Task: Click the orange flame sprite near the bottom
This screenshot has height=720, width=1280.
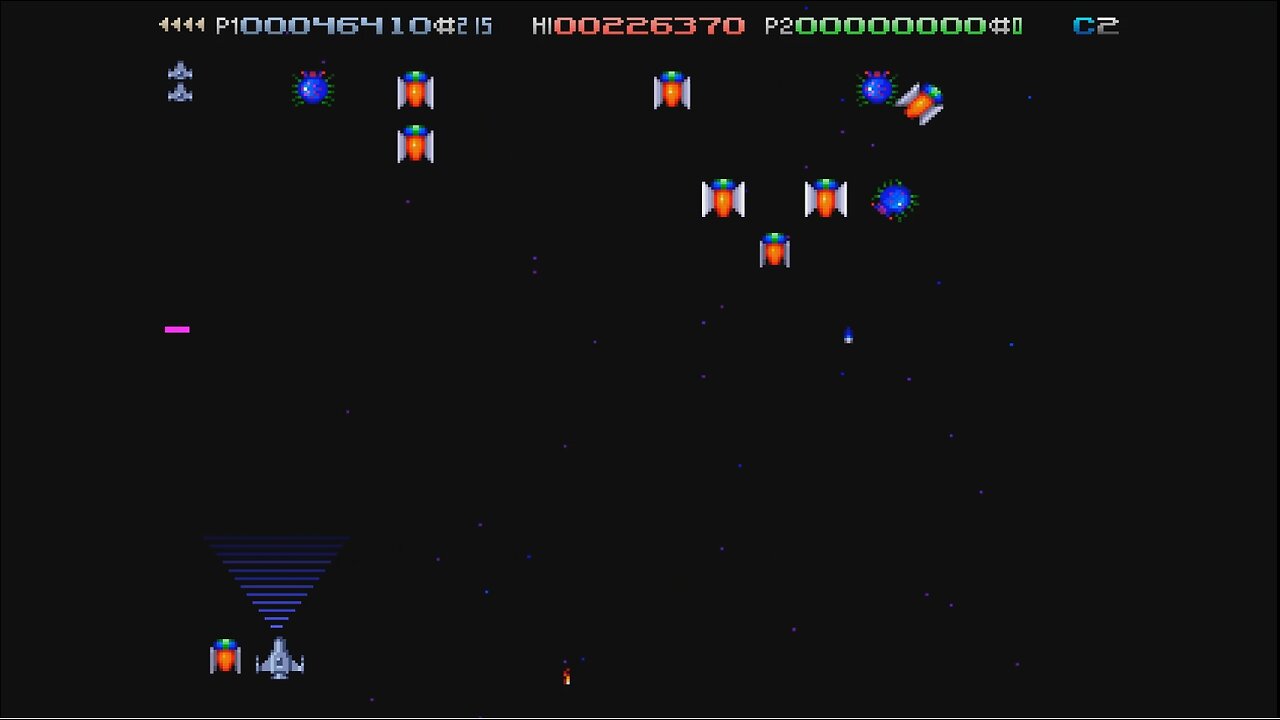Action: click(x=565, y=677)
